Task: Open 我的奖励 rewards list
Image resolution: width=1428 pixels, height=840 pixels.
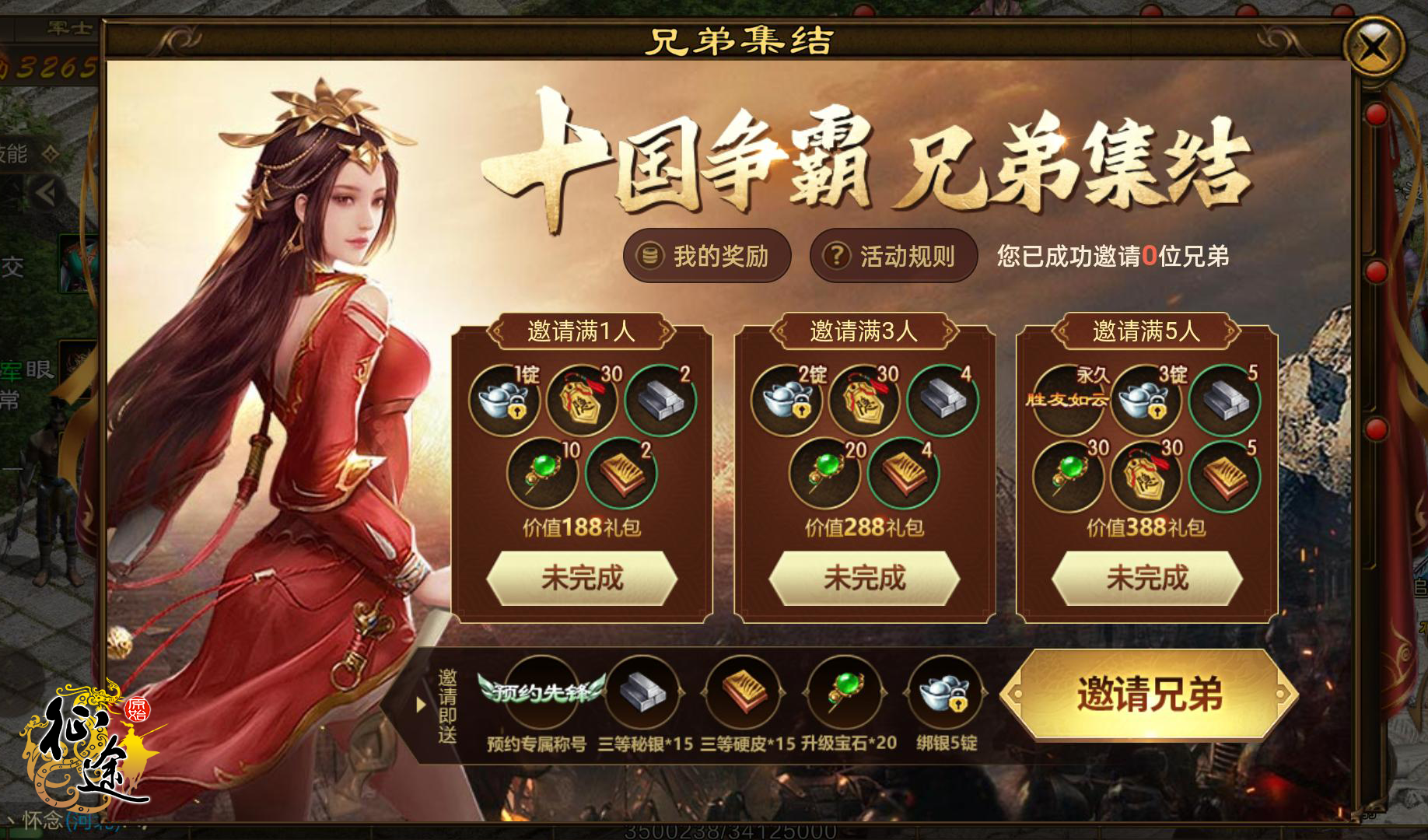Action: click(x=706, y=256)
